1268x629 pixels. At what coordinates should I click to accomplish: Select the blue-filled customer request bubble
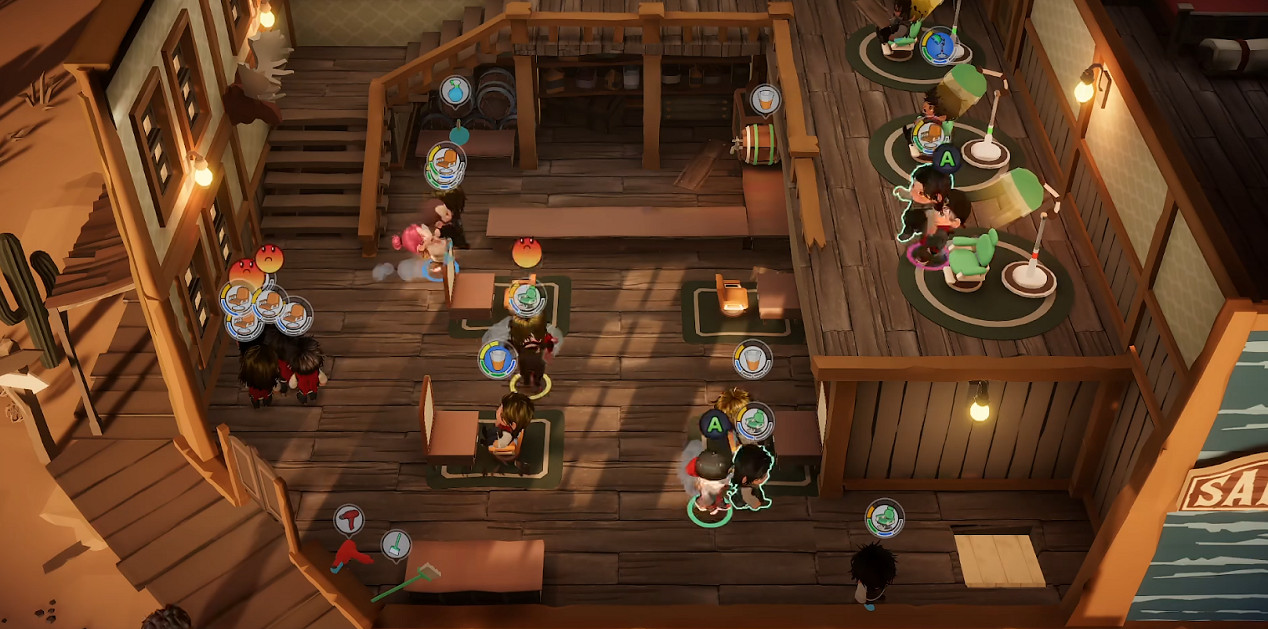tap(938, 45)
